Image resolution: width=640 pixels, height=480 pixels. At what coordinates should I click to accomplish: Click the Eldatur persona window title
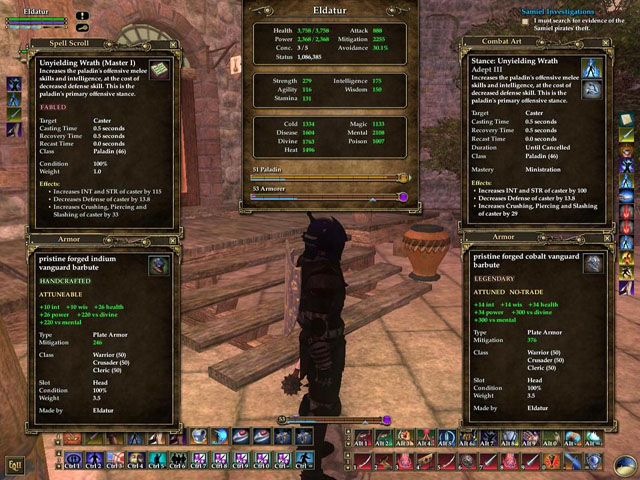point(329,11)
